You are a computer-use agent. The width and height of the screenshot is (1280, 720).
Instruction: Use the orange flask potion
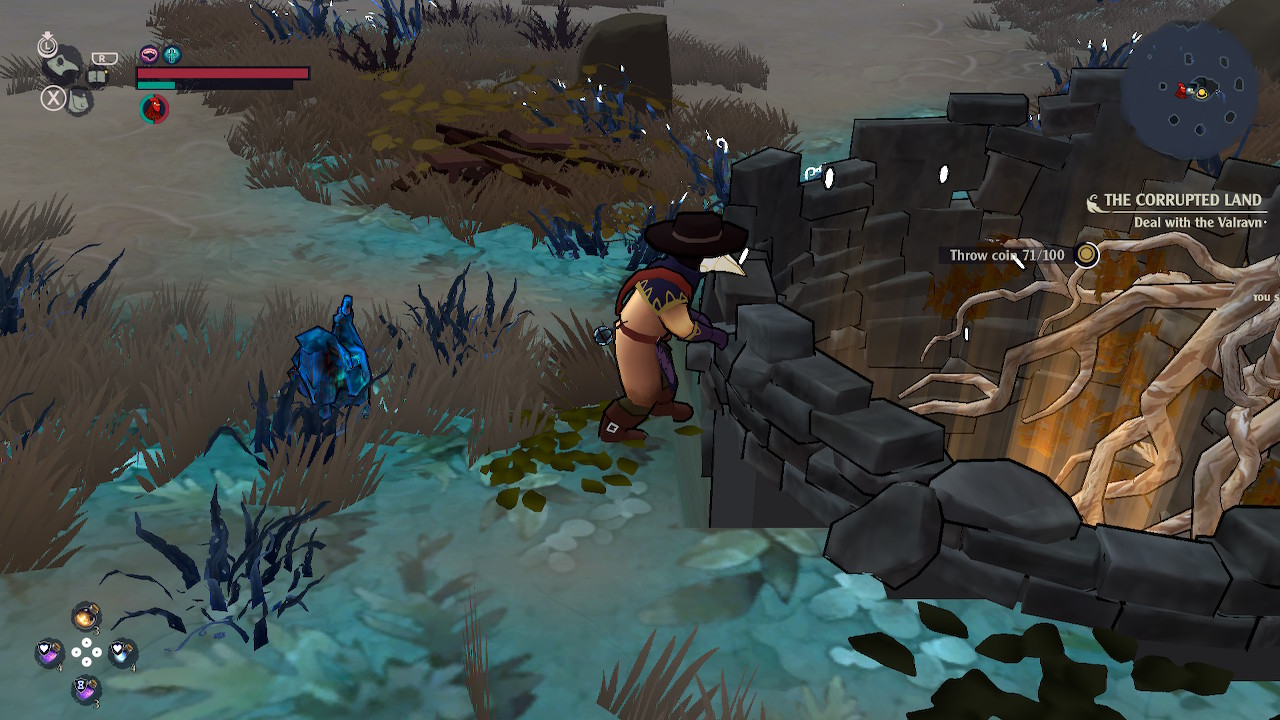(x=86, y=616)
